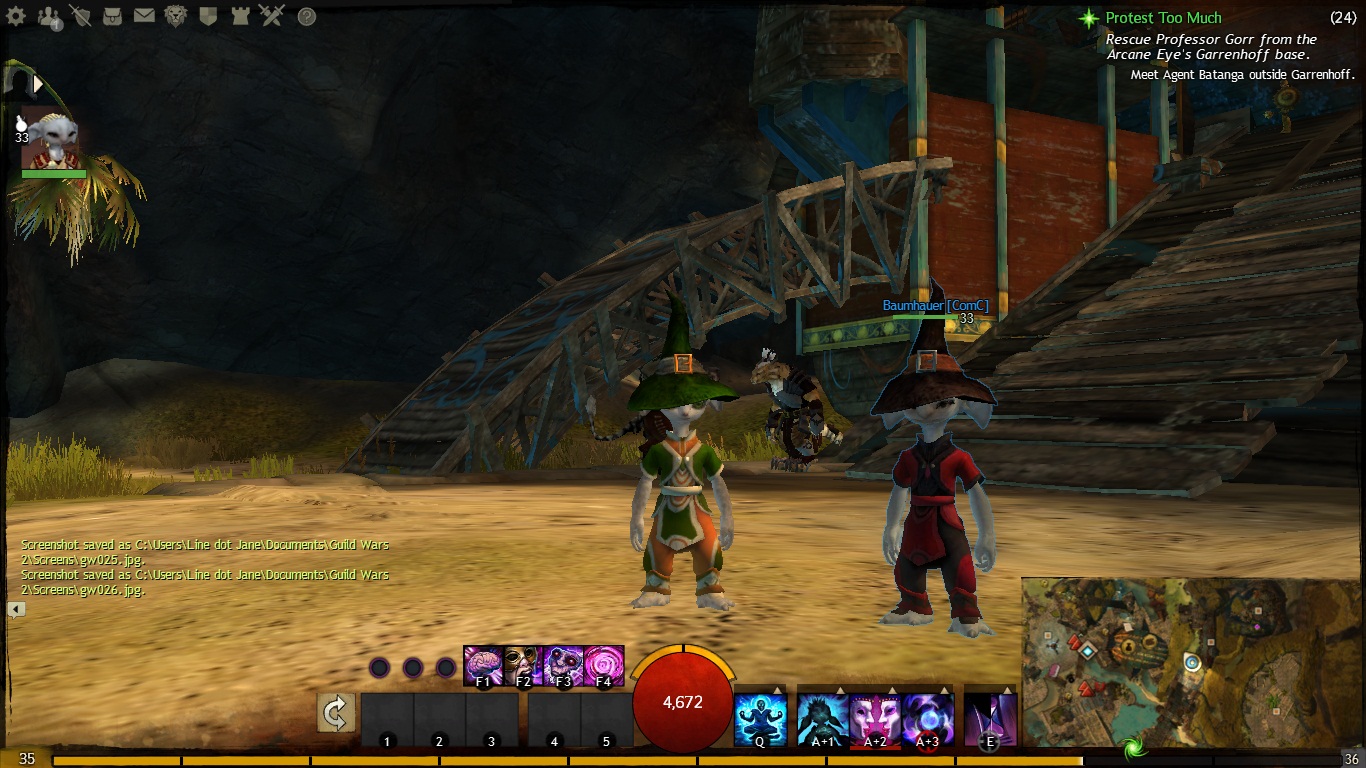The height and width of the screenshot is (768, 1366).
Task: Activate the F4 pink swirl shatter skill
Action: click(x=604, y=666)
